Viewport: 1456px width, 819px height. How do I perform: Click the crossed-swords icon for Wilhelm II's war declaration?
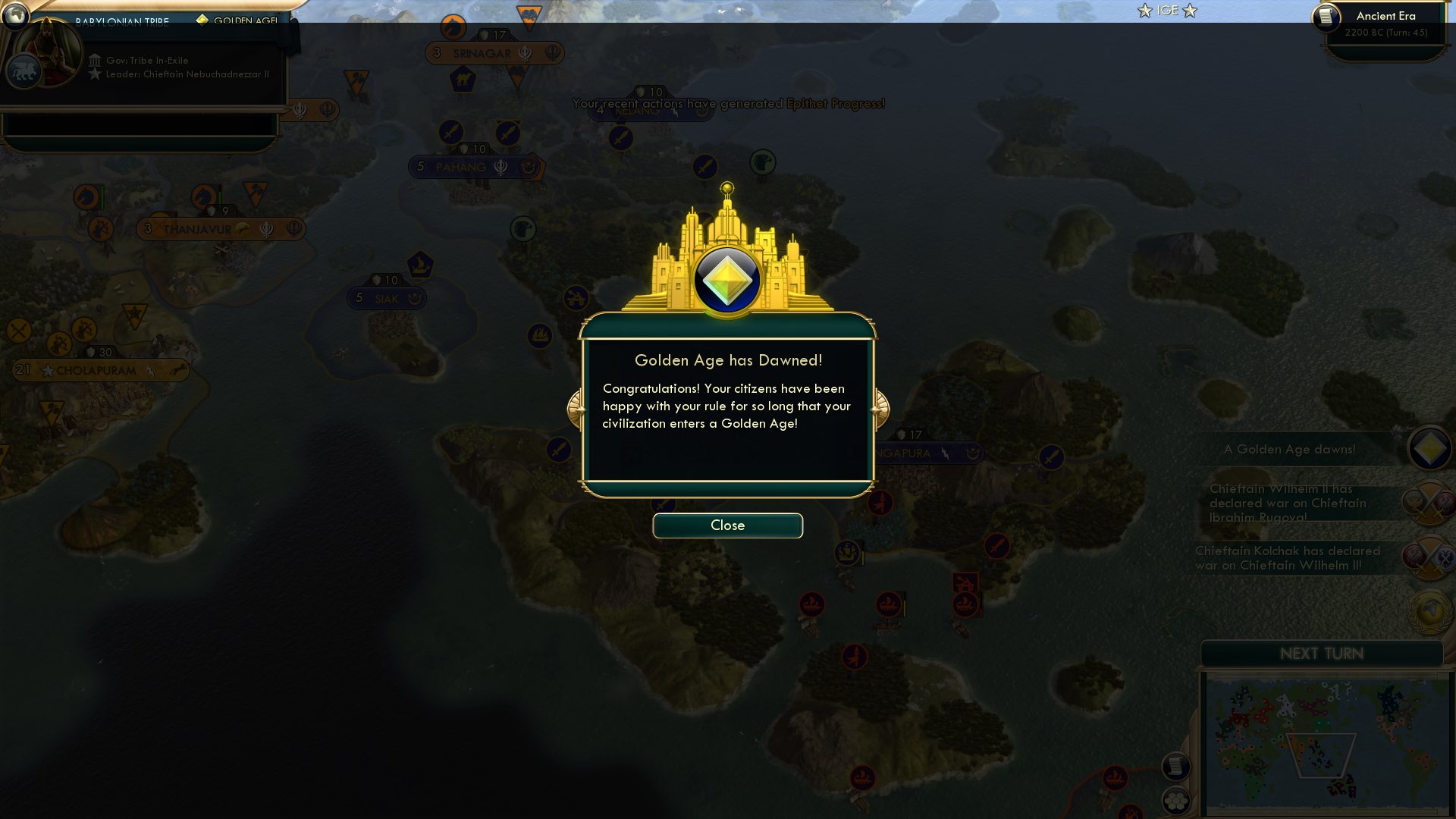click(1427, 503)
